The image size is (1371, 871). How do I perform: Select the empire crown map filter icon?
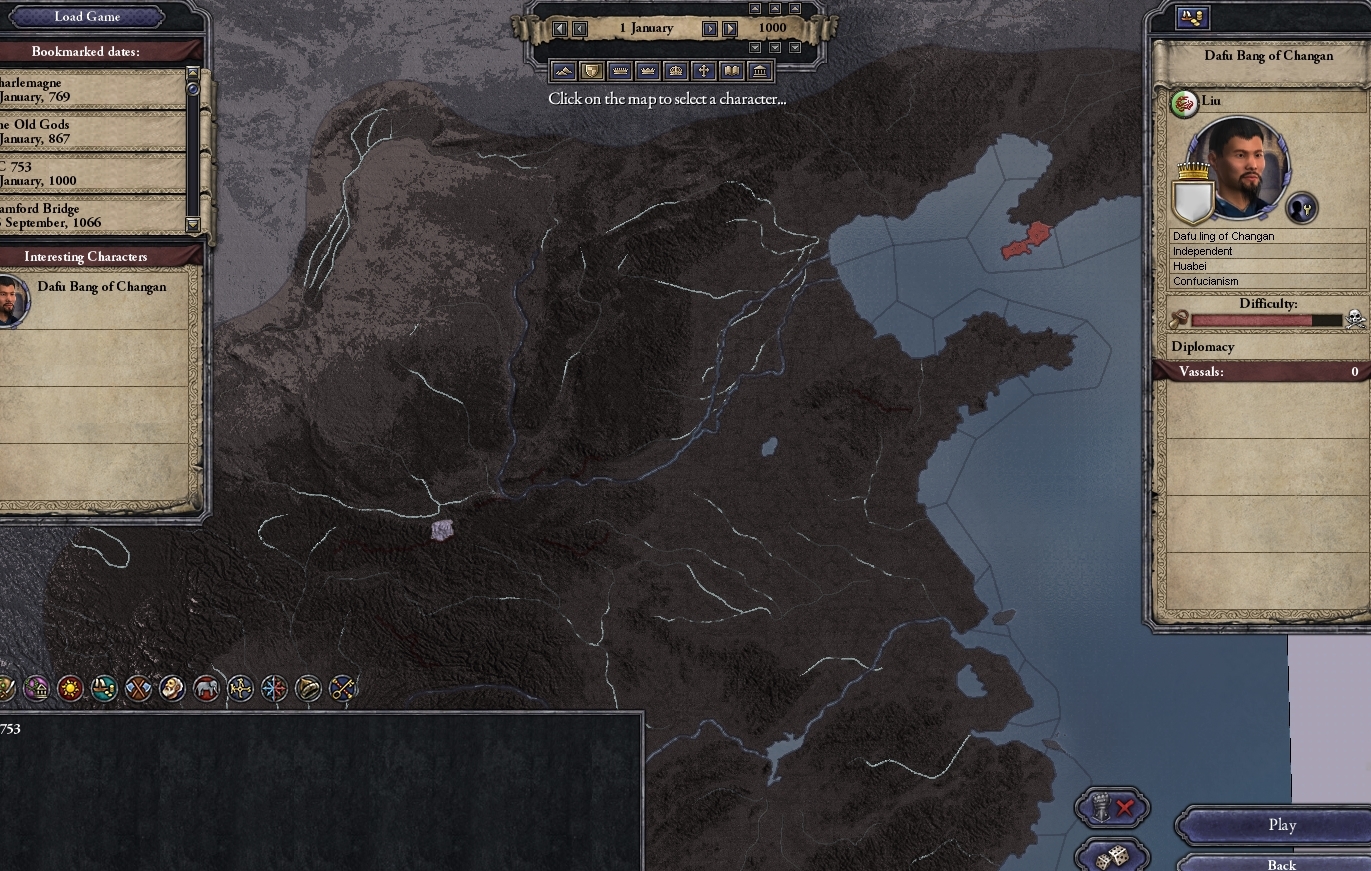[x=676, y=71]
